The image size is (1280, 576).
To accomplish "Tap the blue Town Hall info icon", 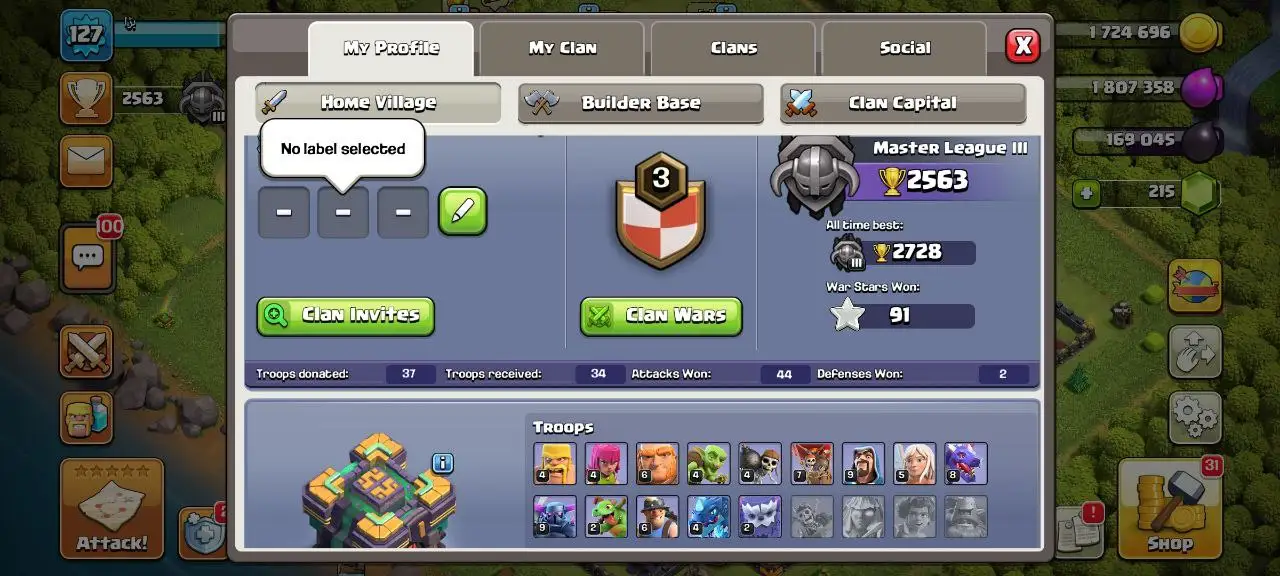I will [x=443, y=463].
